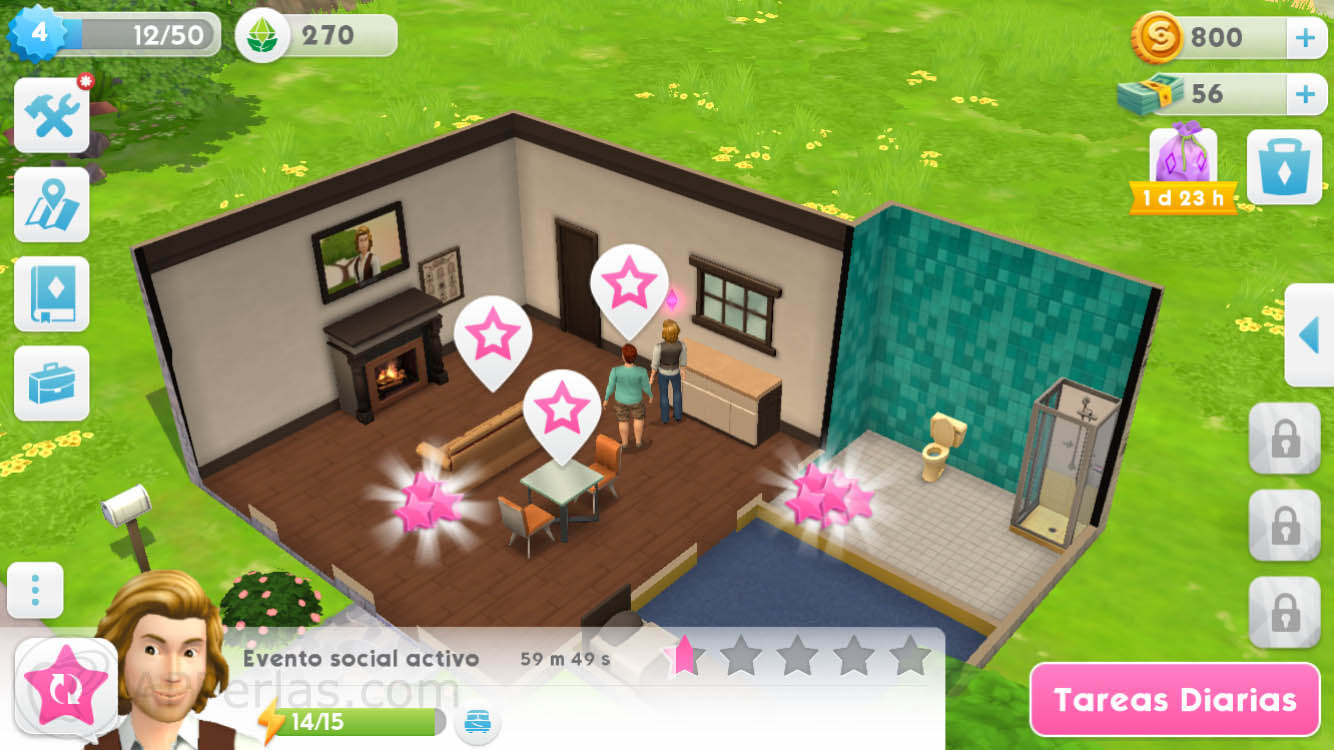Screen dimensions: 1334x750
Task: Open the briefcase career menu
Action: [x=51, y=383]
